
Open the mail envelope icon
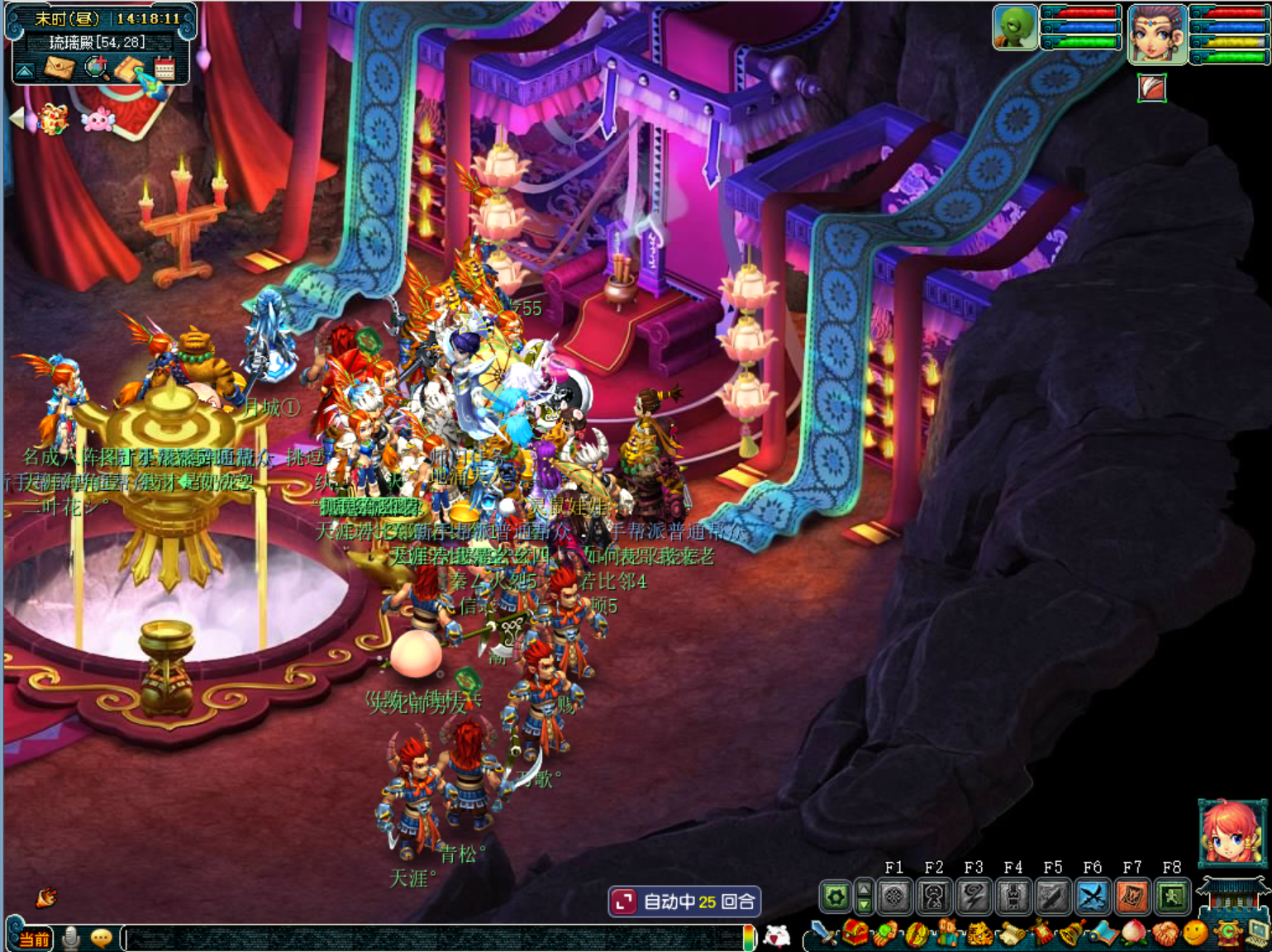59,69
